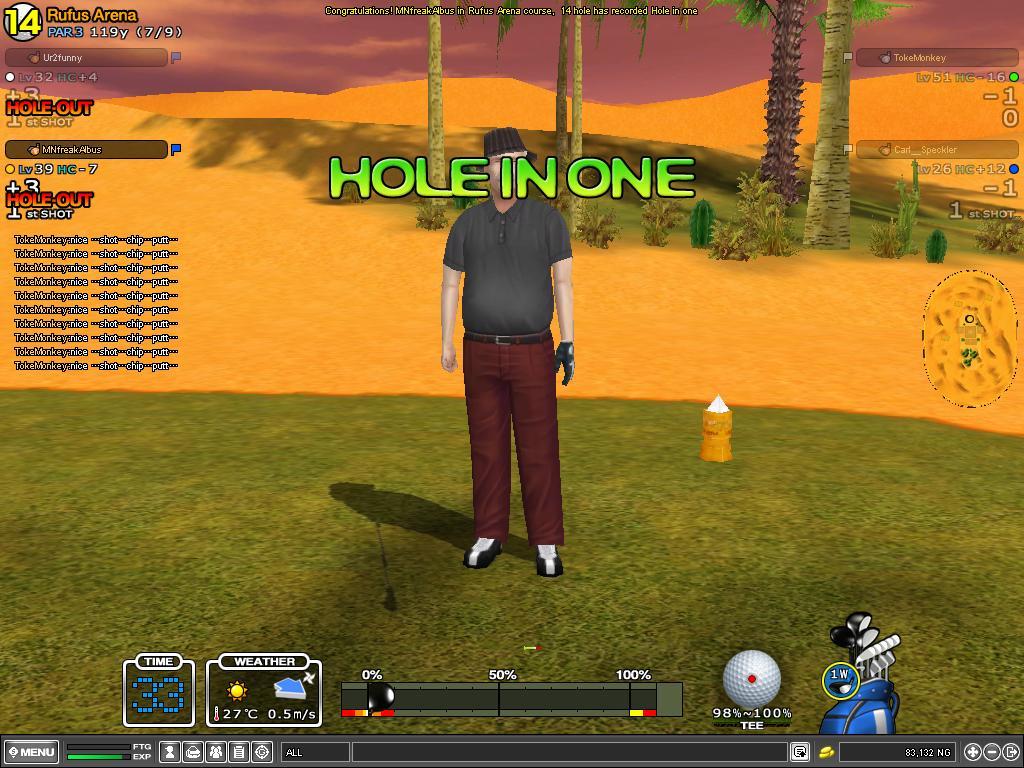Click the four-arrow plus round button

(x=972, y=752)
